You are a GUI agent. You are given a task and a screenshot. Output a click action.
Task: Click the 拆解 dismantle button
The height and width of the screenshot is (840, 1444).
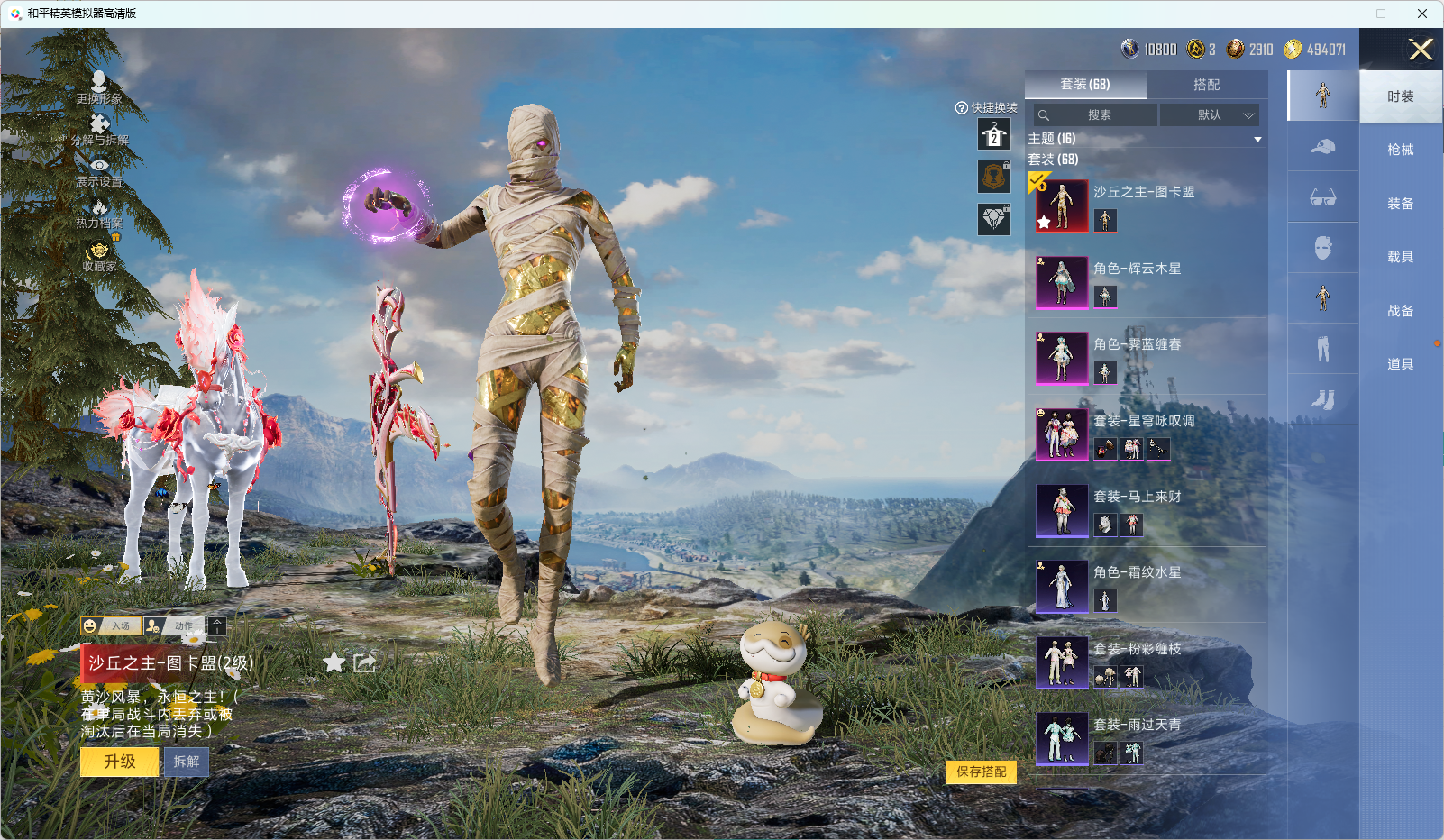coord(187,762)
